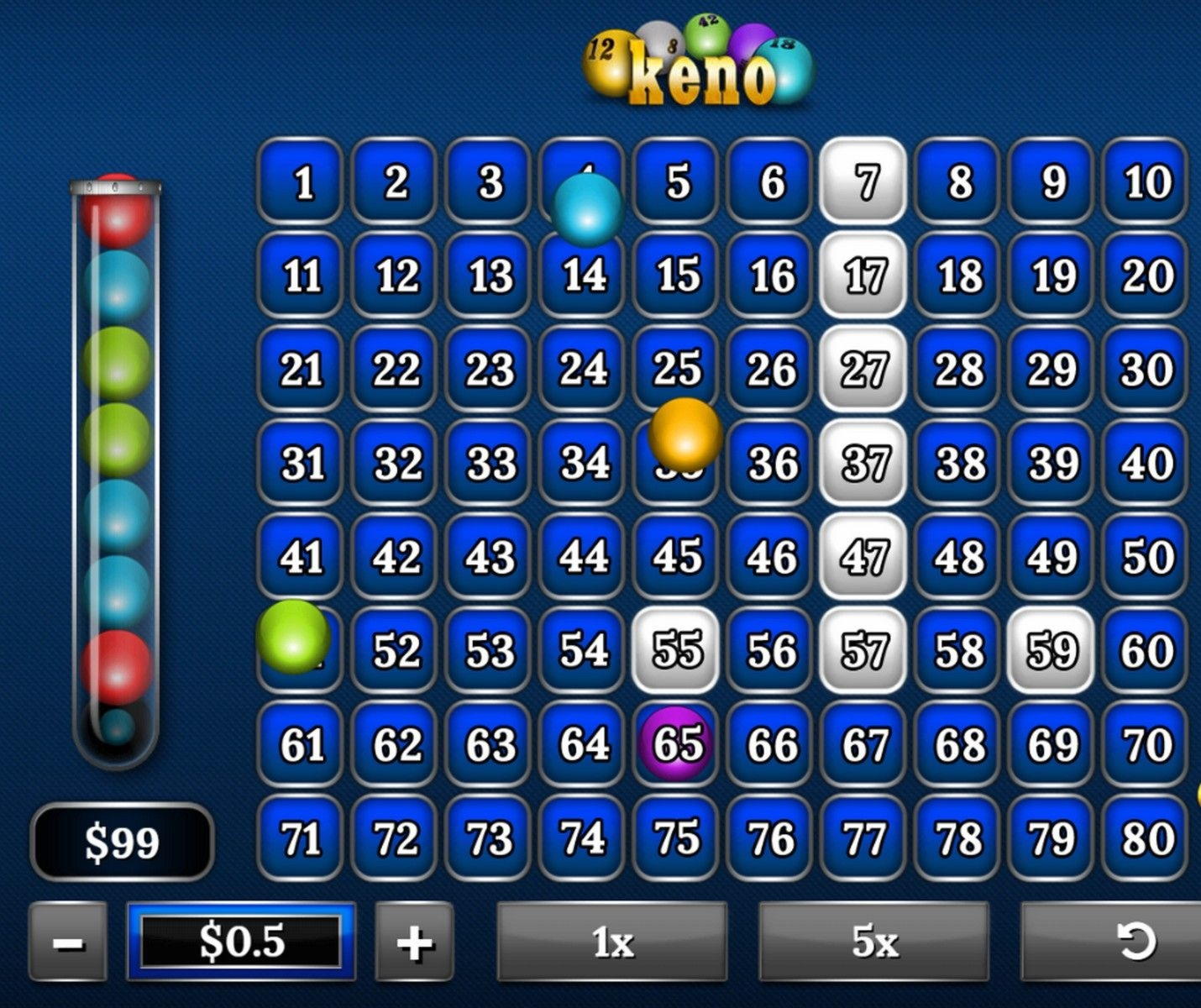The width and height of the screenshot is (1201, 1008).
Task: Select number 10 tile
Action: (1146, 181)
